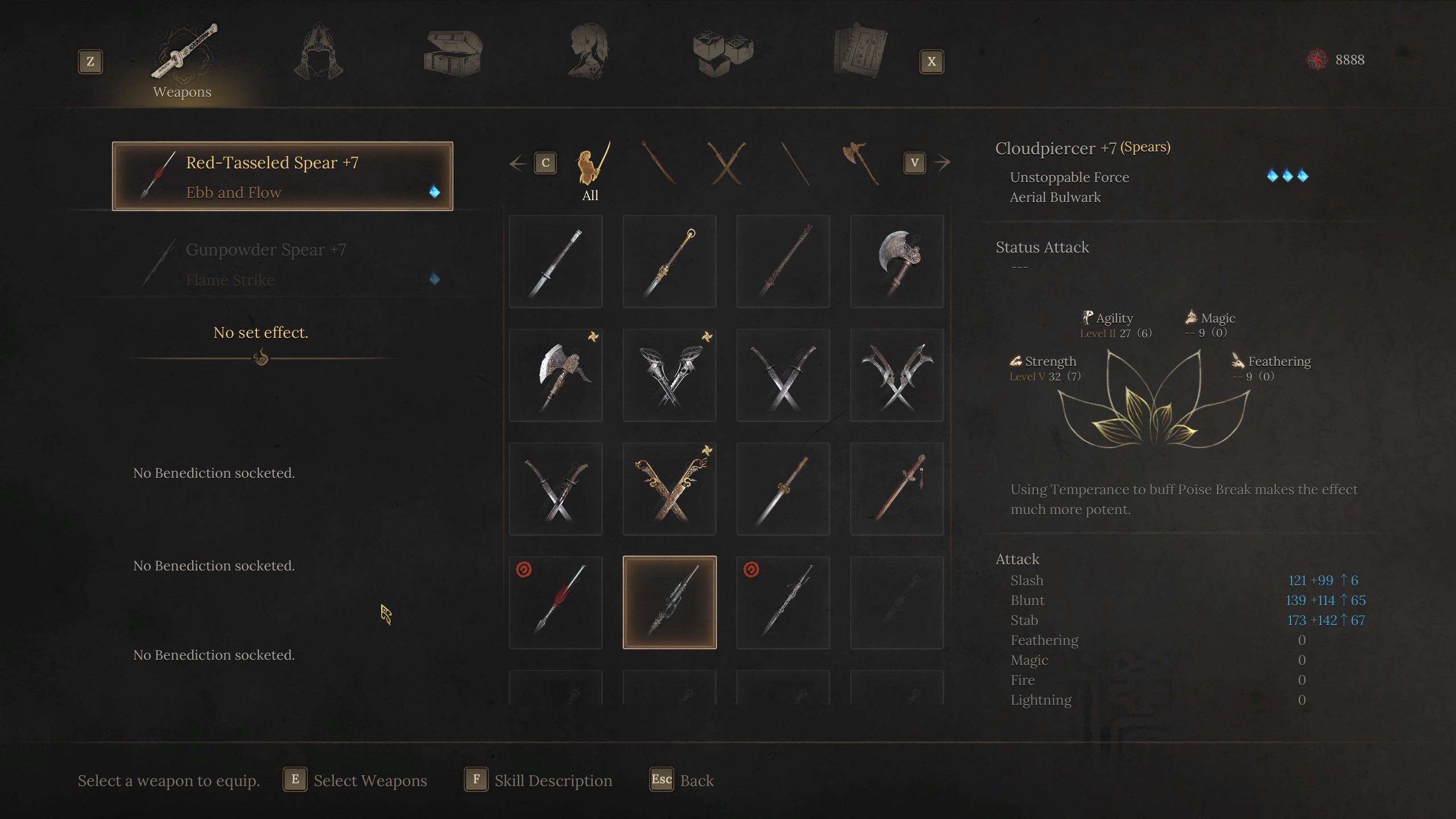Screen dimensions: 1456x819
Task: Choose the highlighted Cloudpiercer spear slot
Action: pos(669,602)
